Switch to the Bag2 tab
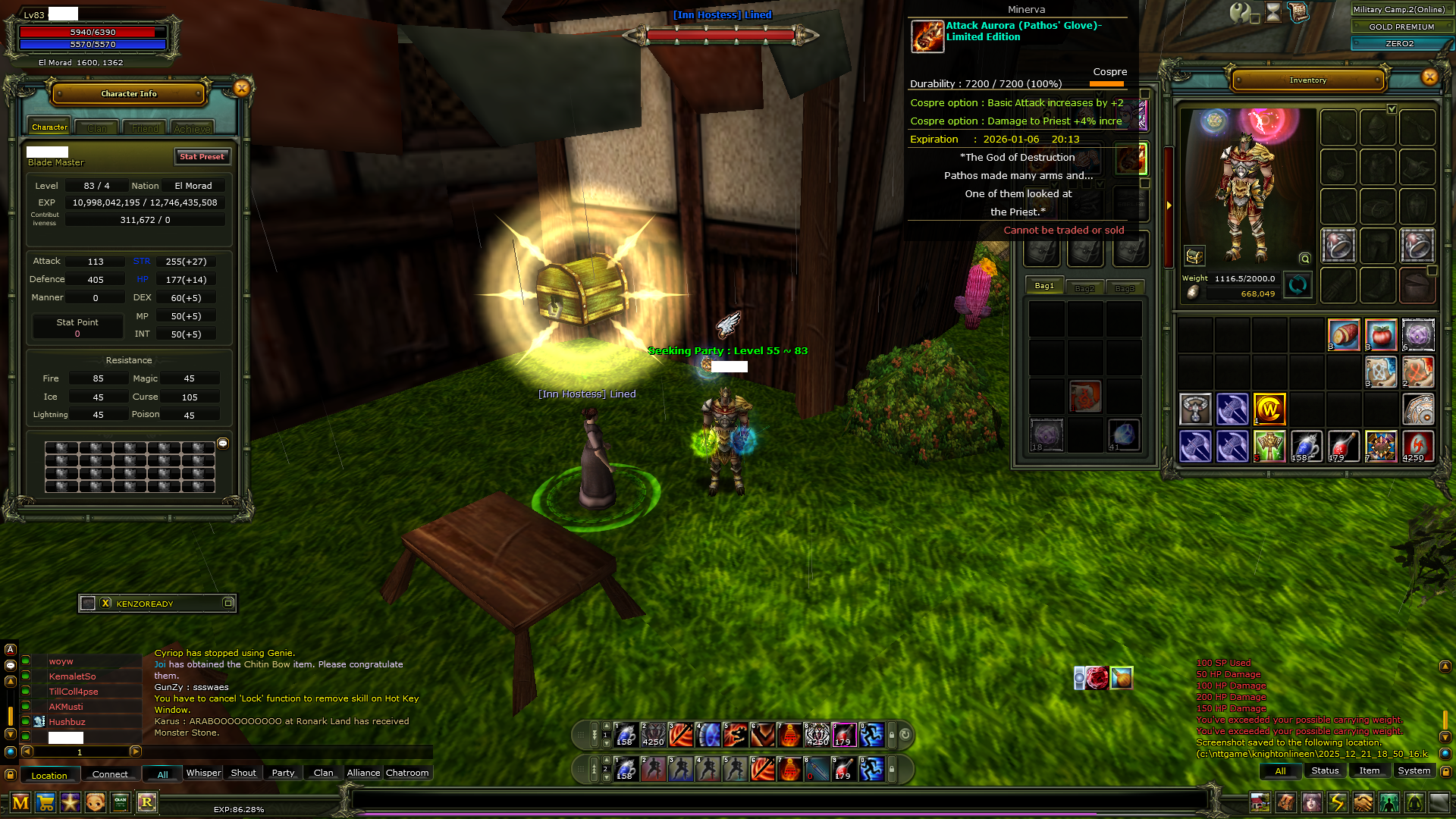1456x819 pixels. [1084, 288]
